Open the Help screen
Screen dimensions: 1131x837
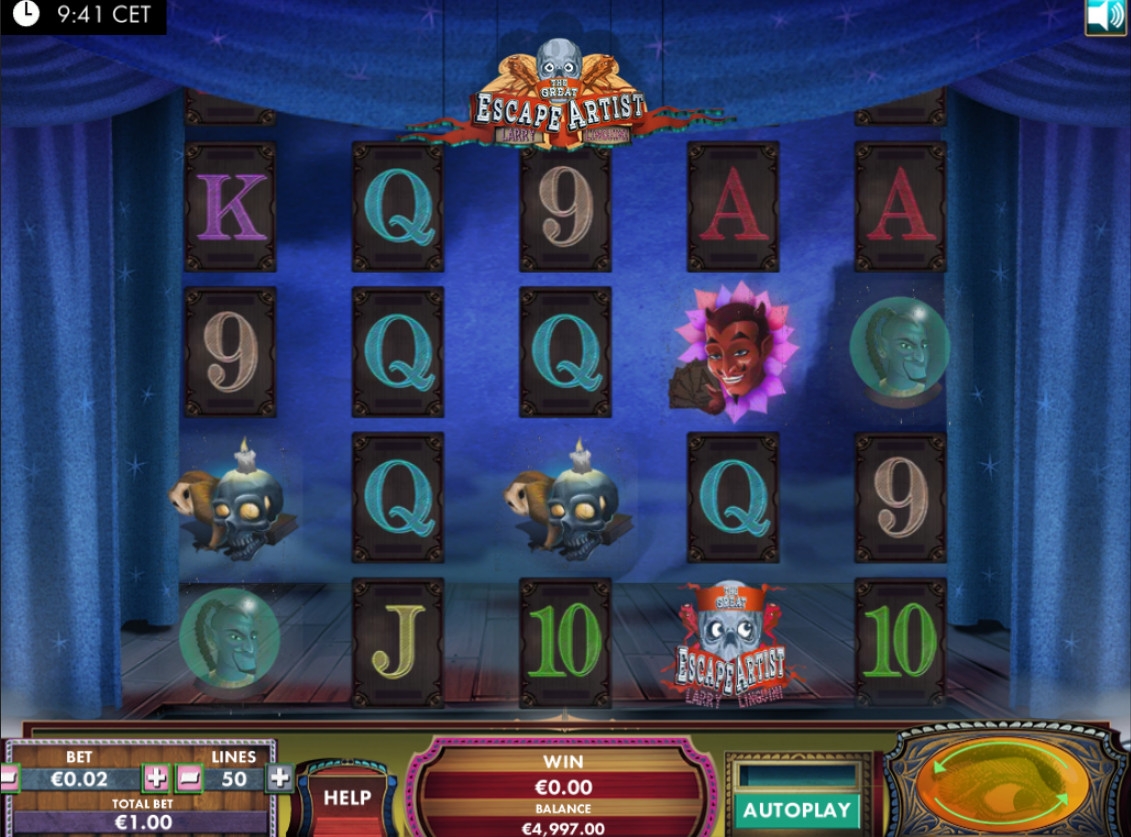(x=347, y=798)
